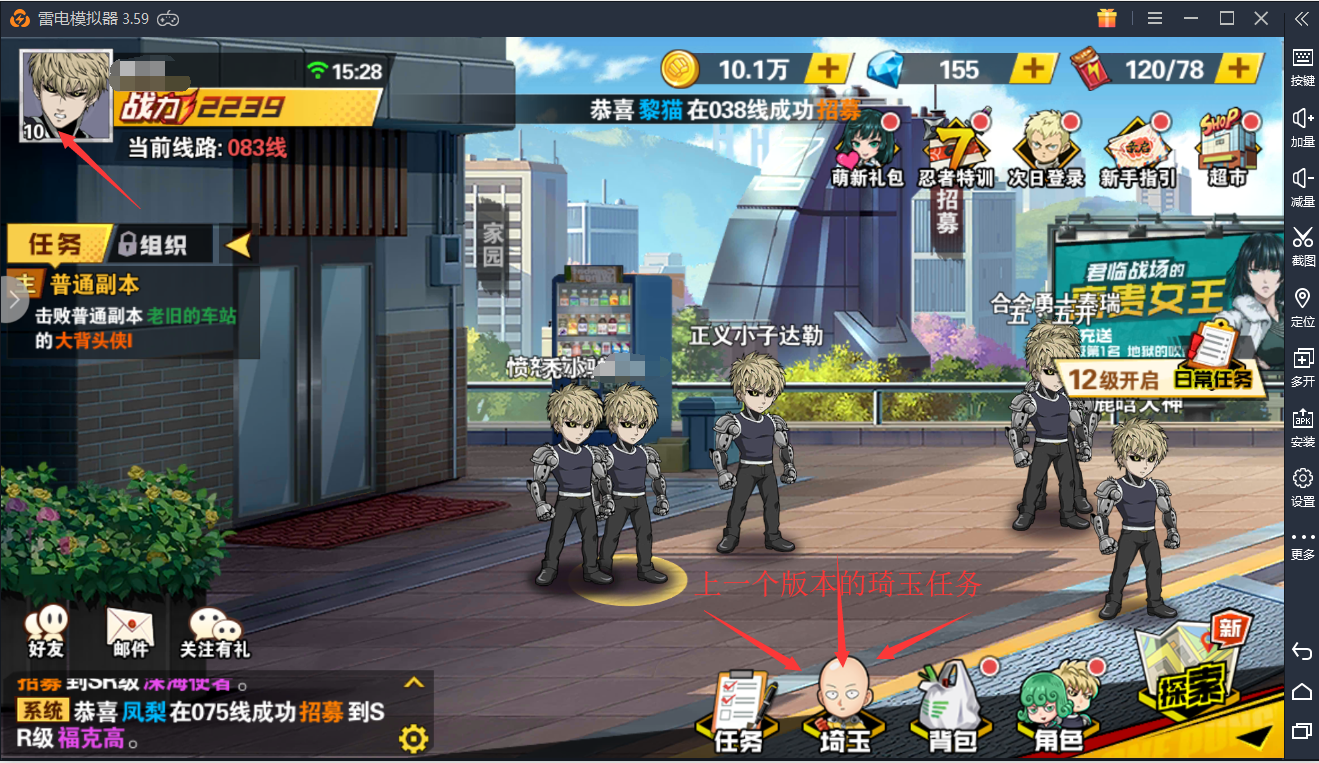Open chat settings gear icon
This screenshot has width=1319, height=763.
coord(413,739)
